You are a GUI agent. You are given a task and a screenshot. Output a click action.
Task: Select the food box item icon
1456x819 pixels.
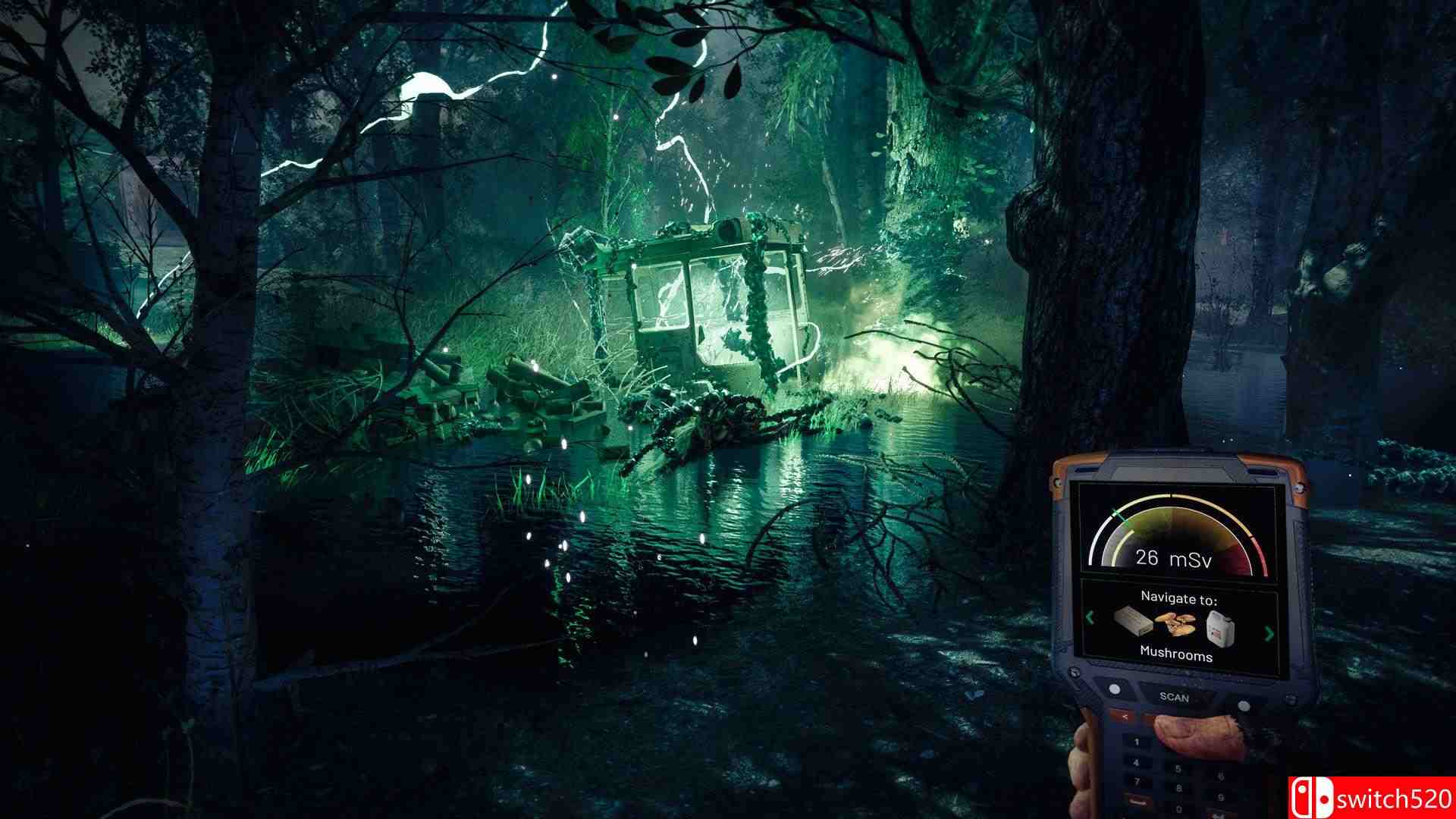[x=1132, y=621]
